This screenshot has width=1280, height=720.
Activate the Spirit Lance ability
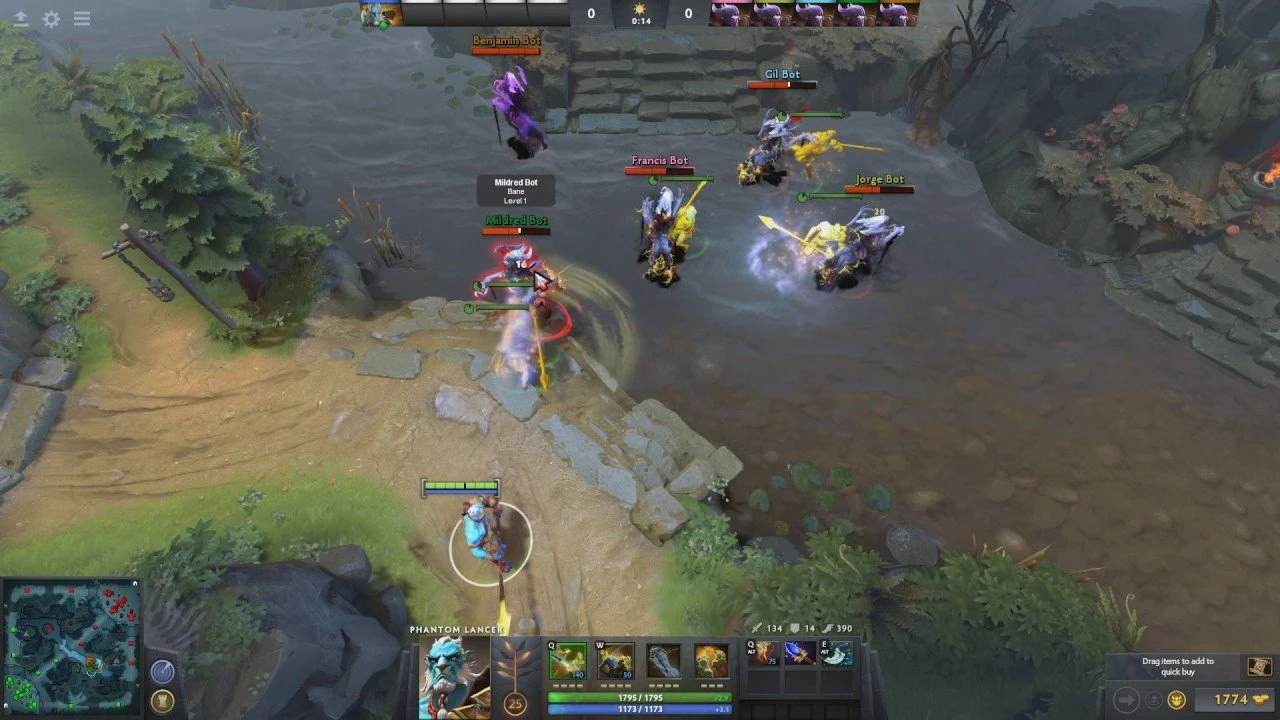click(x=567, y=661)
